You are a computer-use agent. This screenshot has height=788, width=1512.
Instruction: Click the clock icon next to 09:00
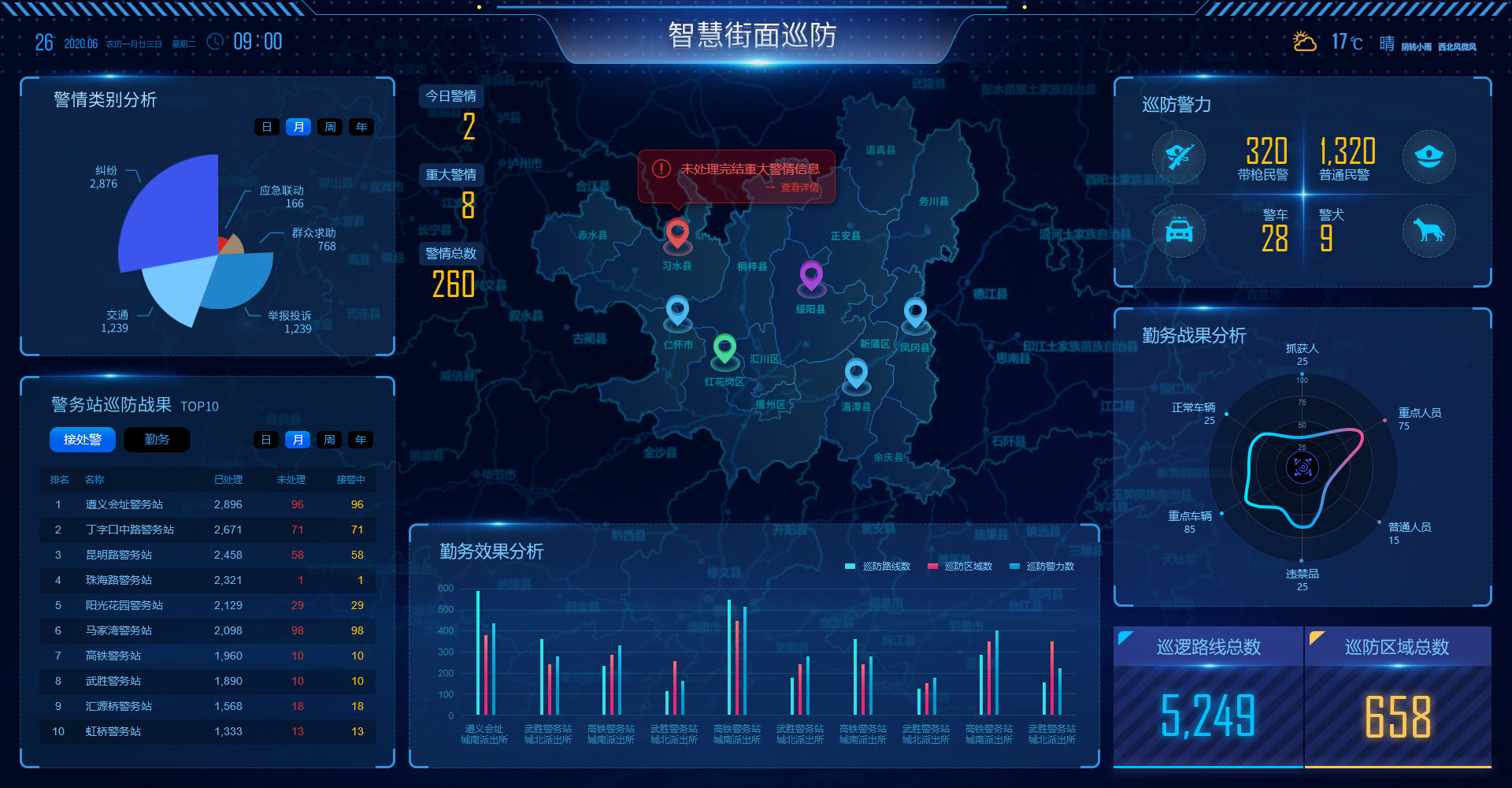[x=214, y=41]
